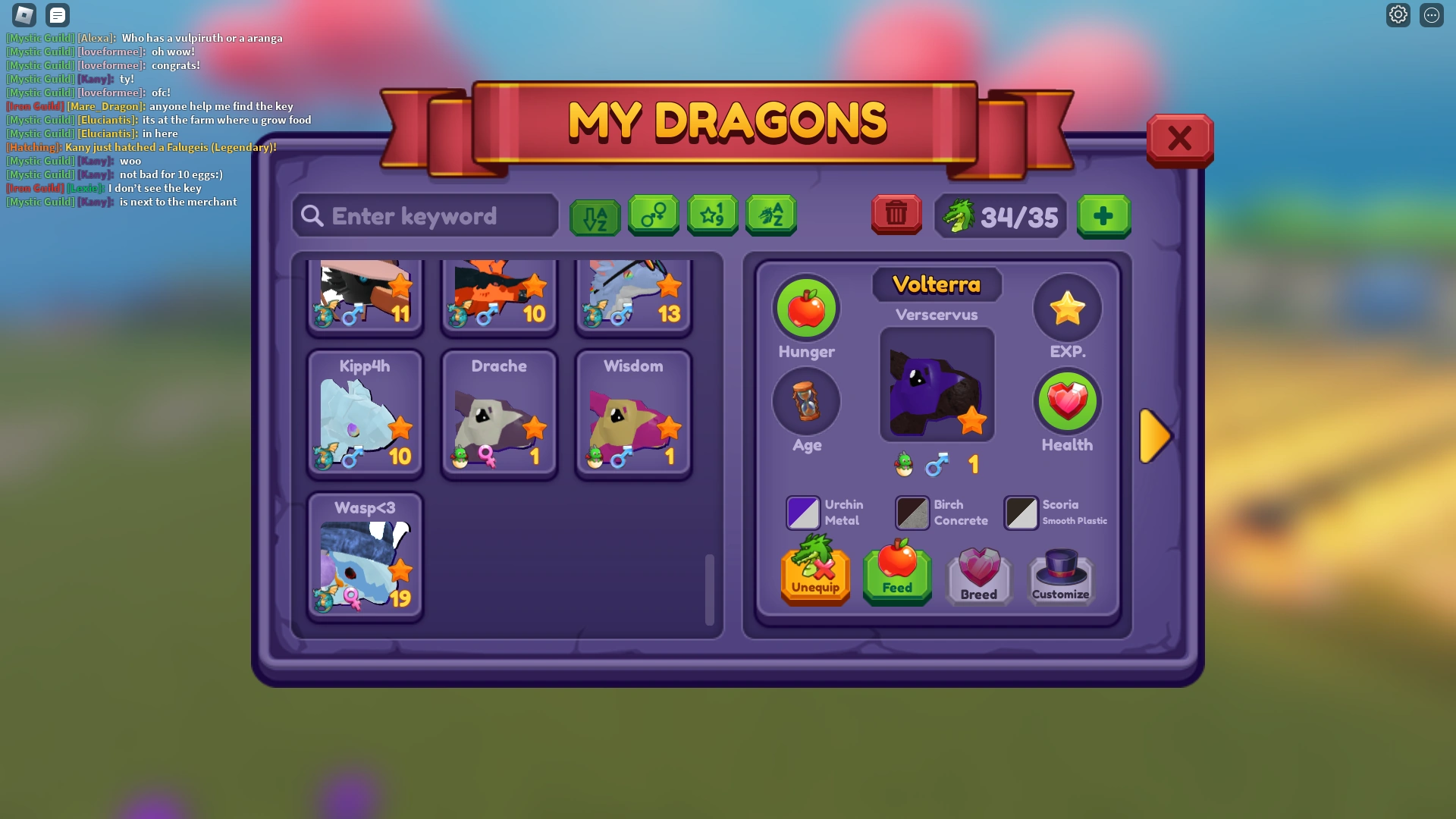This screenshot has width=1456, height=819.
Task: Open the Breed menu
Action: click(978, 574)
